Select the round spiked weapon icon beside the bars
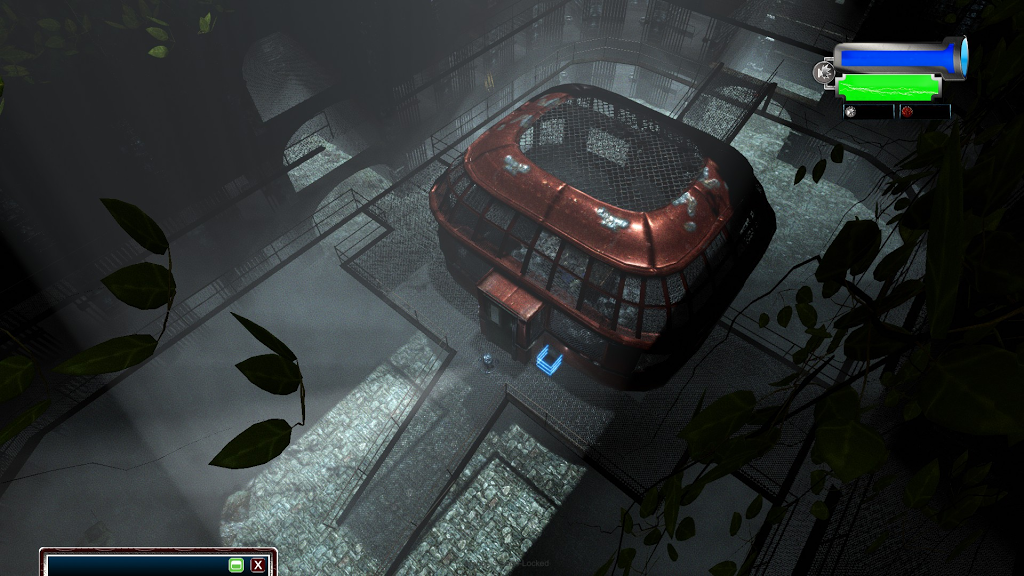This screenshot has width=1024, height=576. (824, 72)
